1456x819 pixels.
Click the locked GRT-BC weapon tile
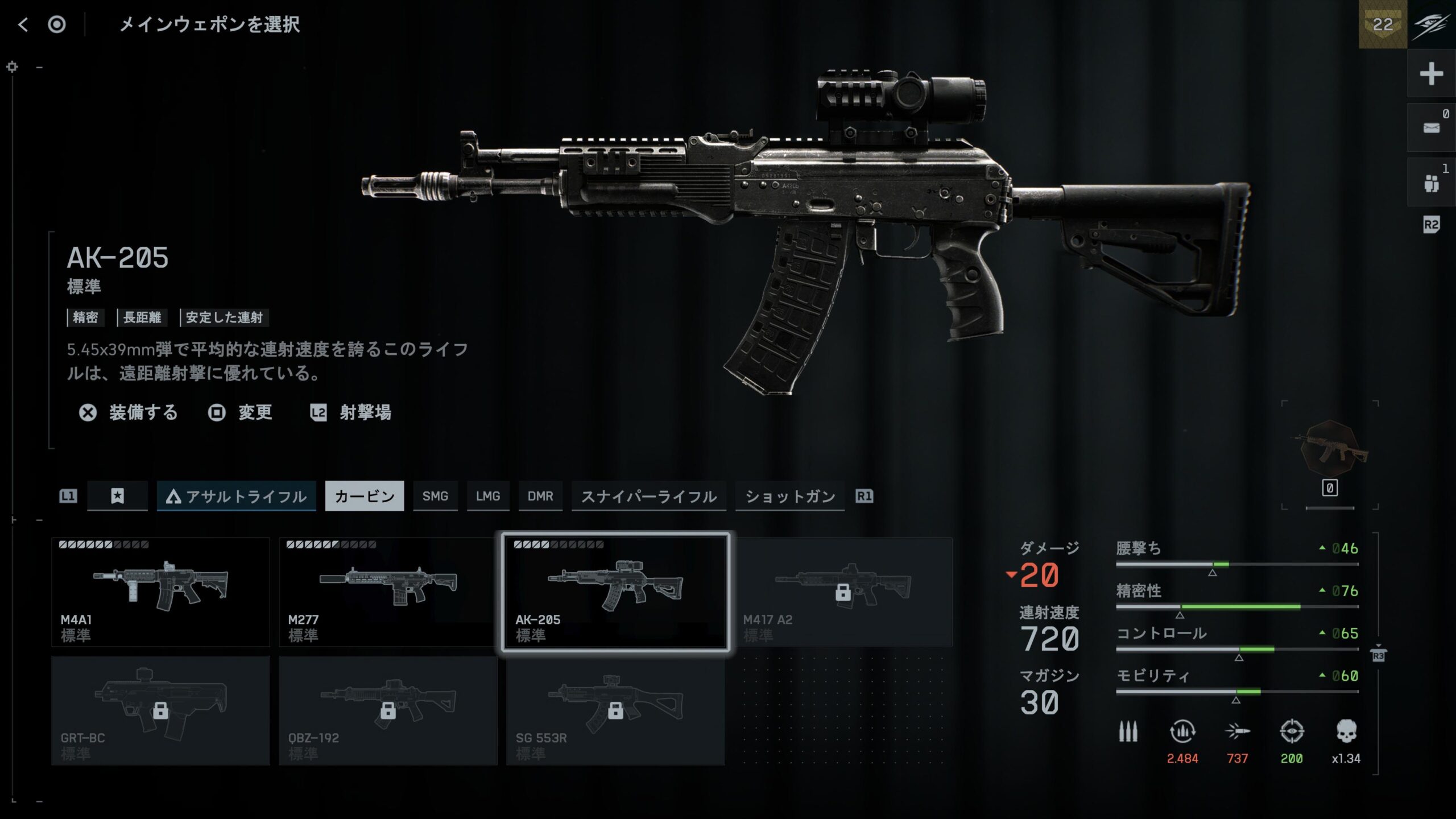point(160,710)
